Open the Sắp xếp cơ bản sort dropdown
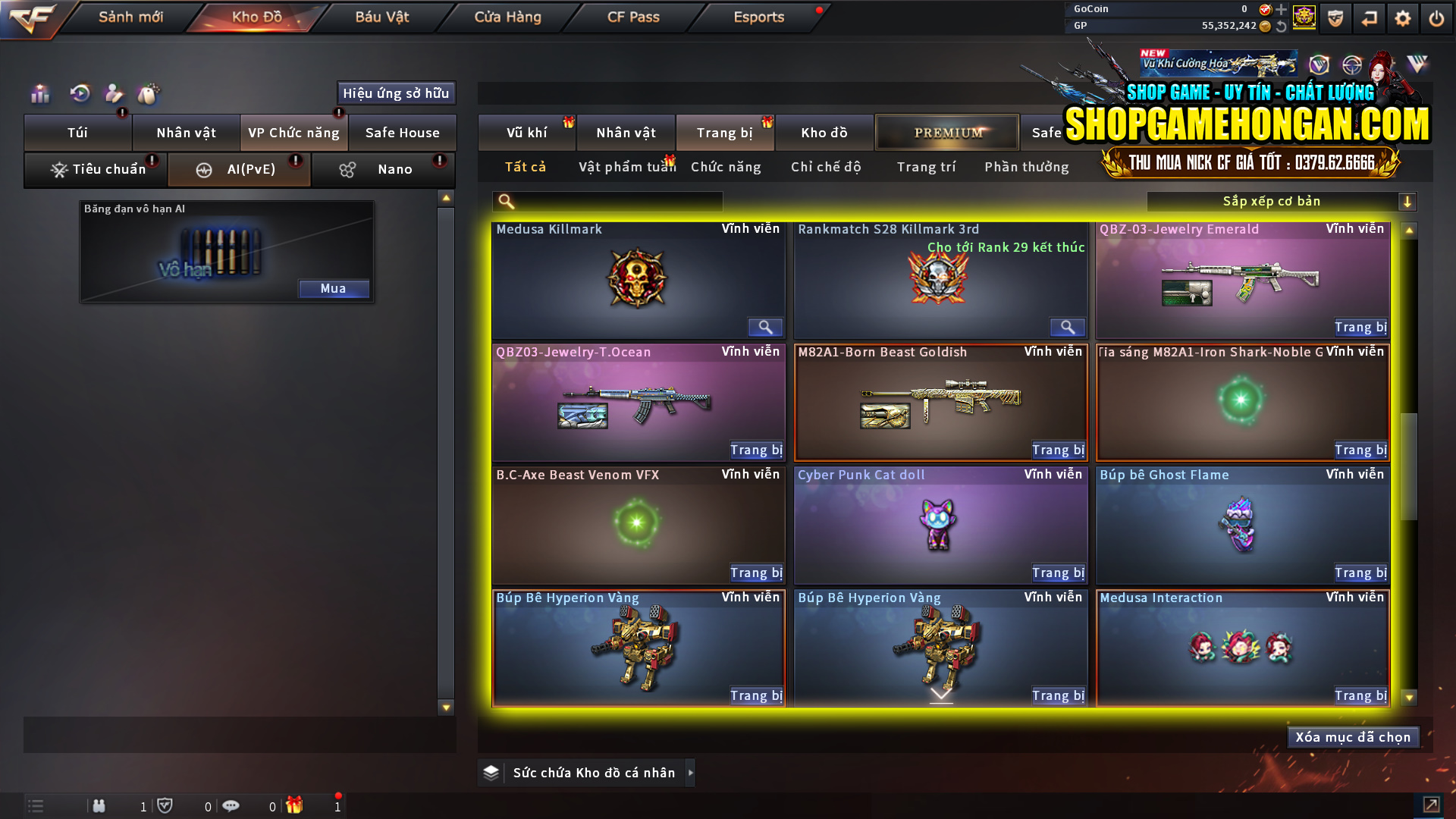 (1274, 201)
